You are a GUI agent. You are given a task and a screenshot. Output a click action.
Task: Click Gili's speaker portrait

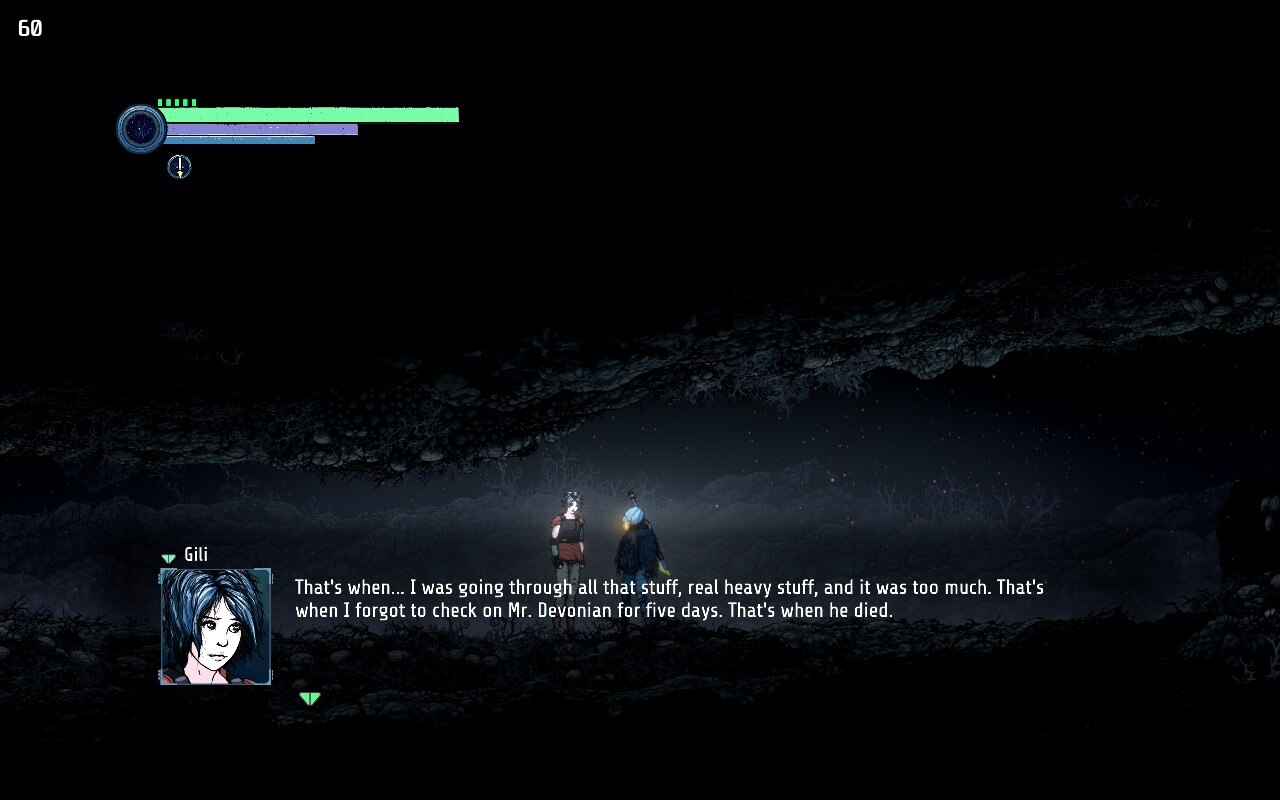215,626
